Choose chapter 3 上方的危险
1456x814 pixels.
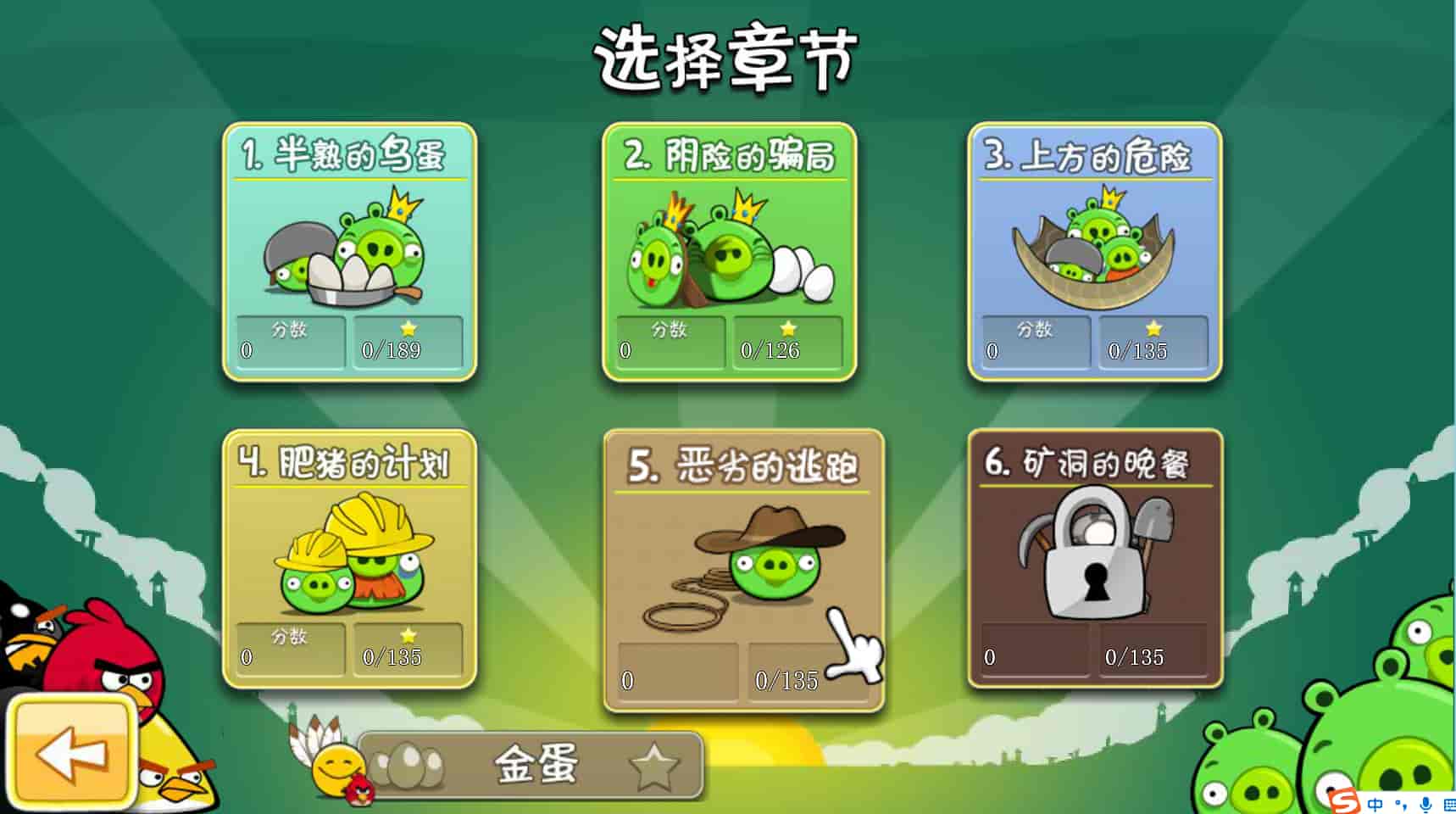pyautogui.click(x=1094, y=252)
